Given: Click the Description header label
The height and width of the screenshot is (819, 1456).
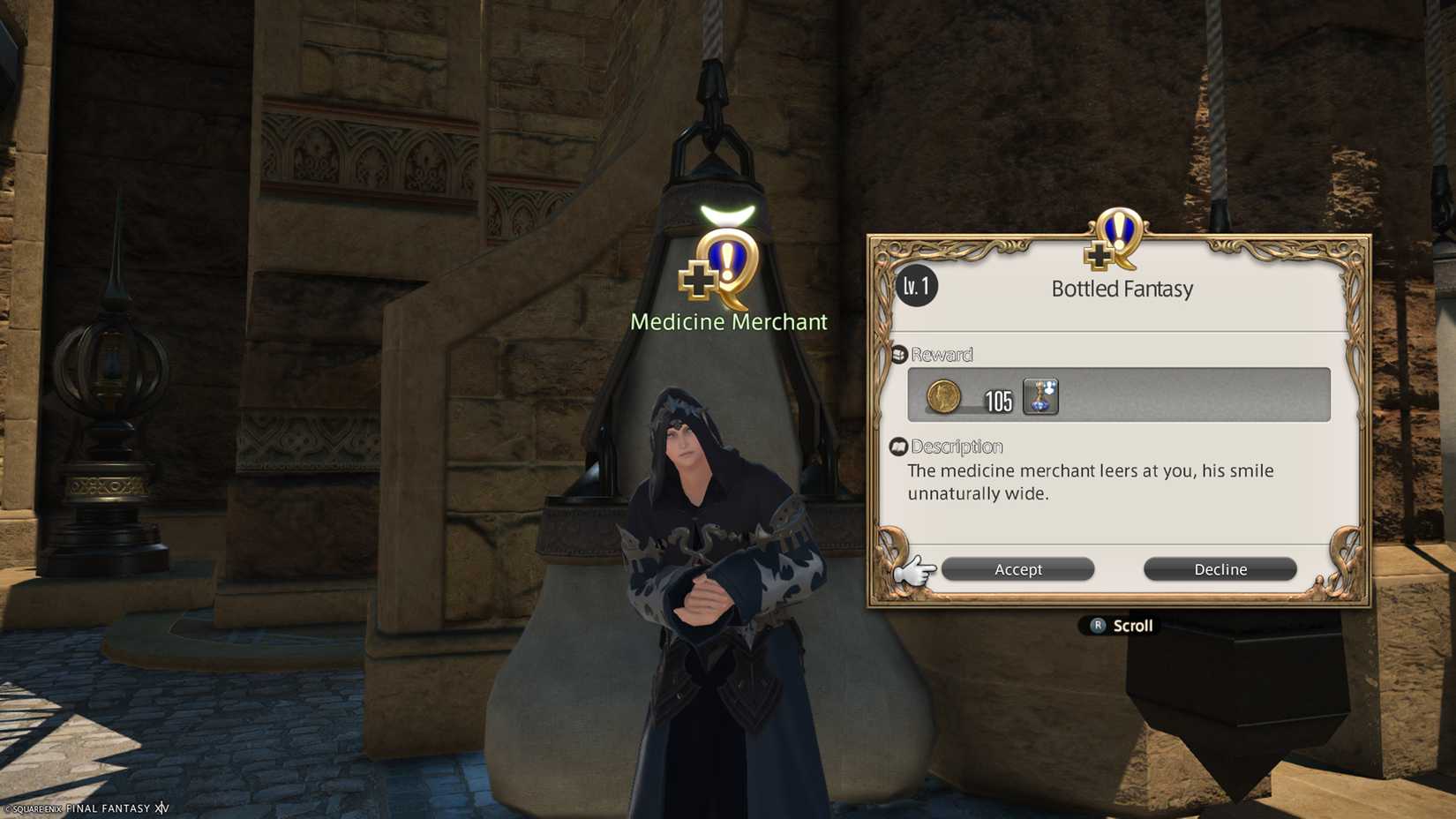Looking at the screenshot, I should [x=958, y=447].
